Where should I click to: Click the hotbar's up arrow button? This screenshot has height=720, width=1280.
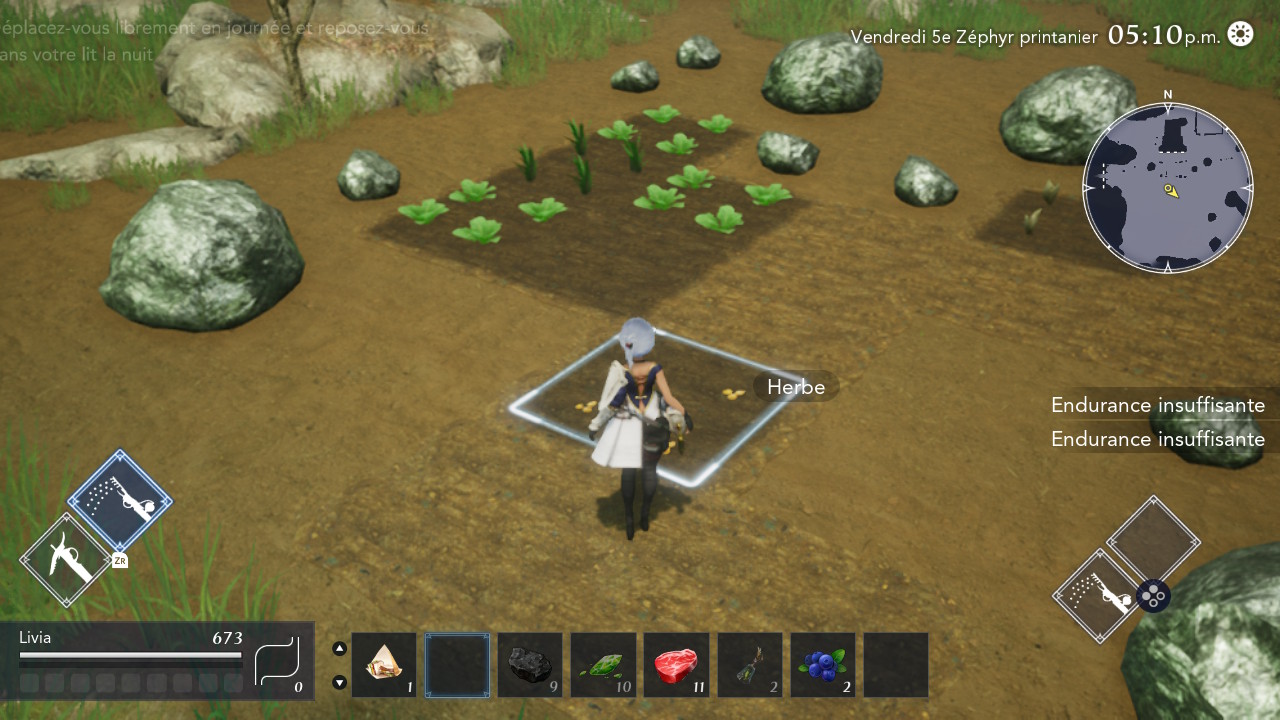tap(339, 648)
